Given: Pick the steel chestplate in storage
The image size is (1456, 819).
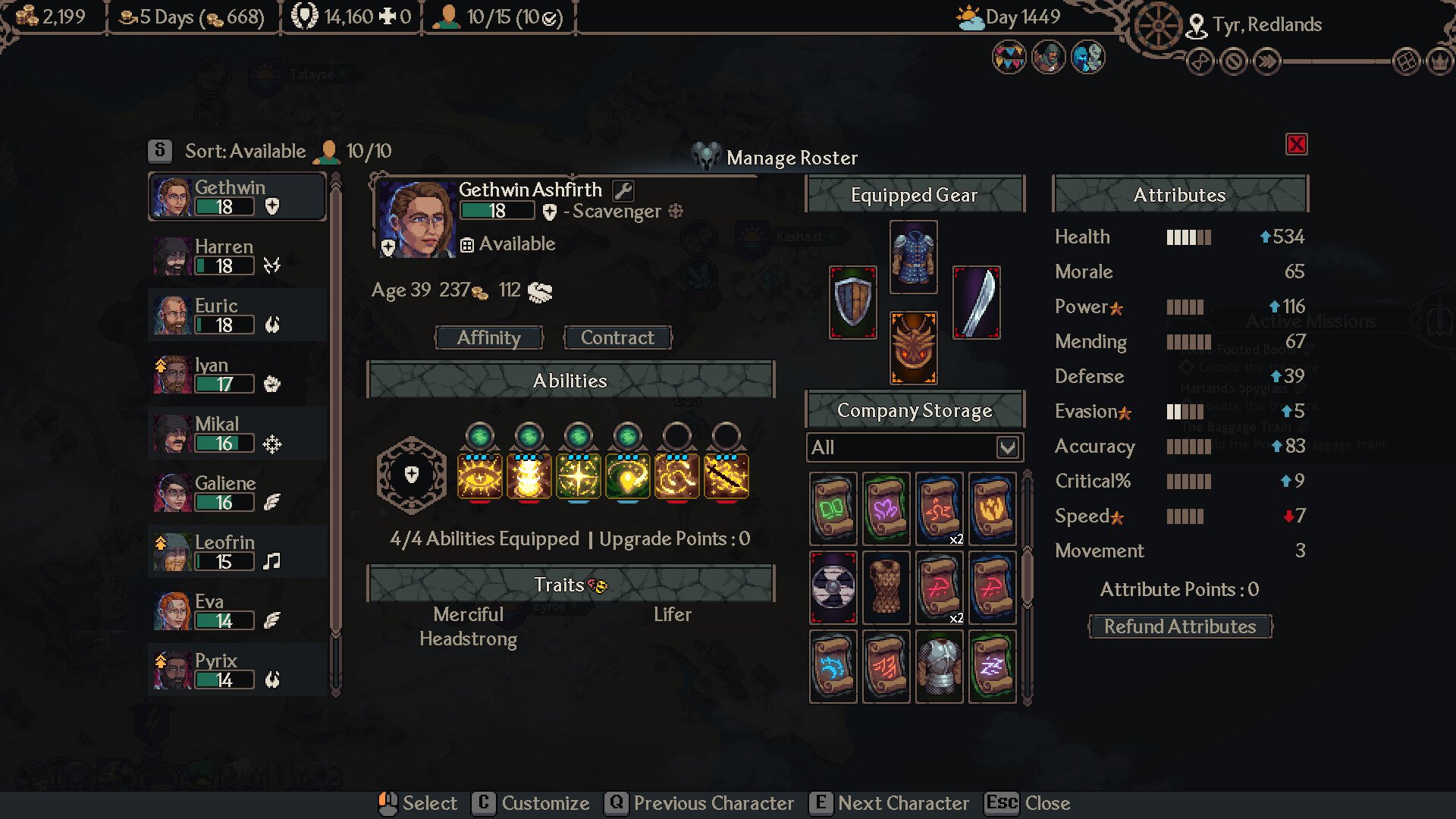Looking at the screenshot, I should (x=939, y=667).
